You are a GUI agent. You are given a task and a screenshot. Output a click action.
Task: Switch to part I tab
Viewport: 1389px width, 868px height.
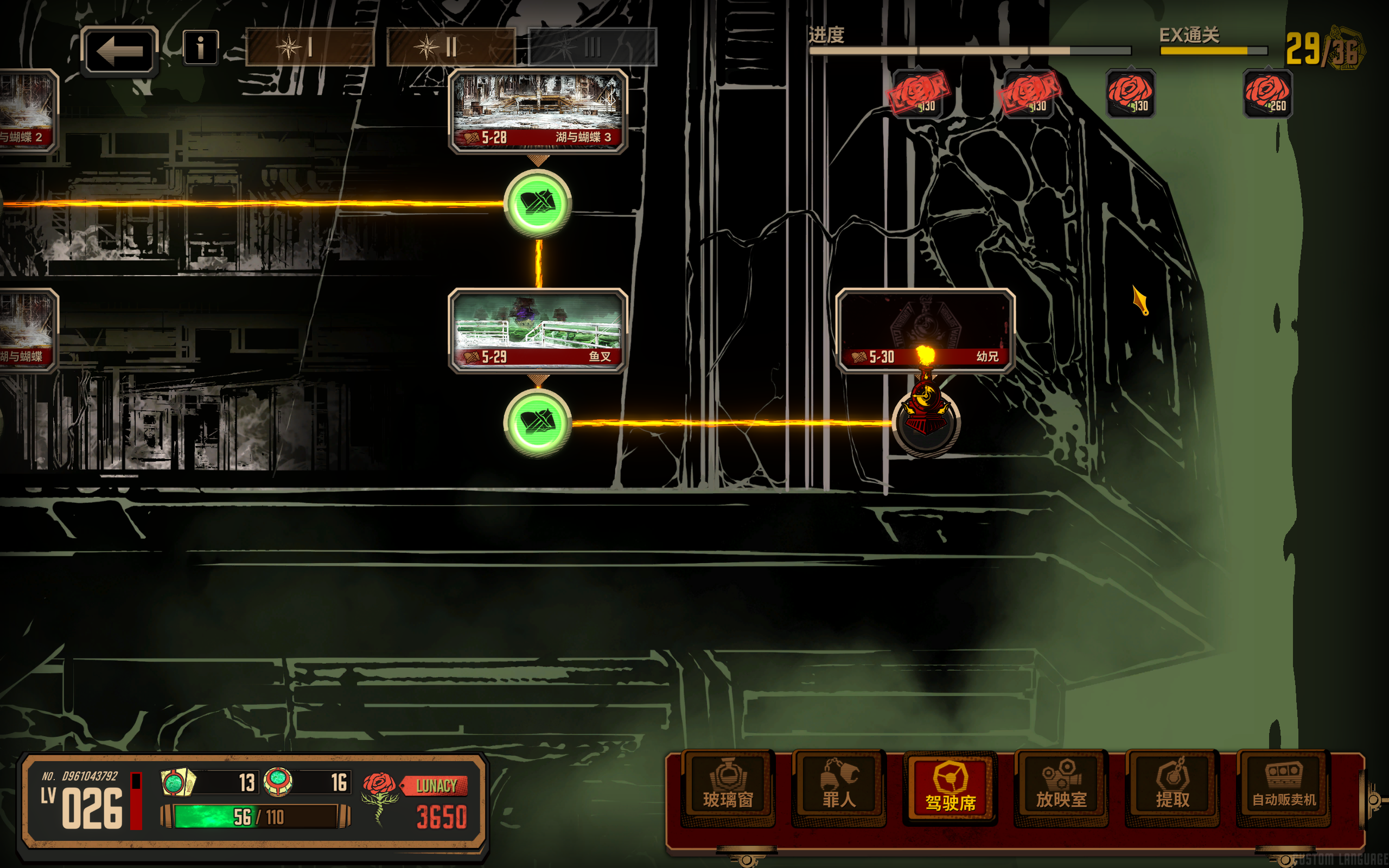309,47
